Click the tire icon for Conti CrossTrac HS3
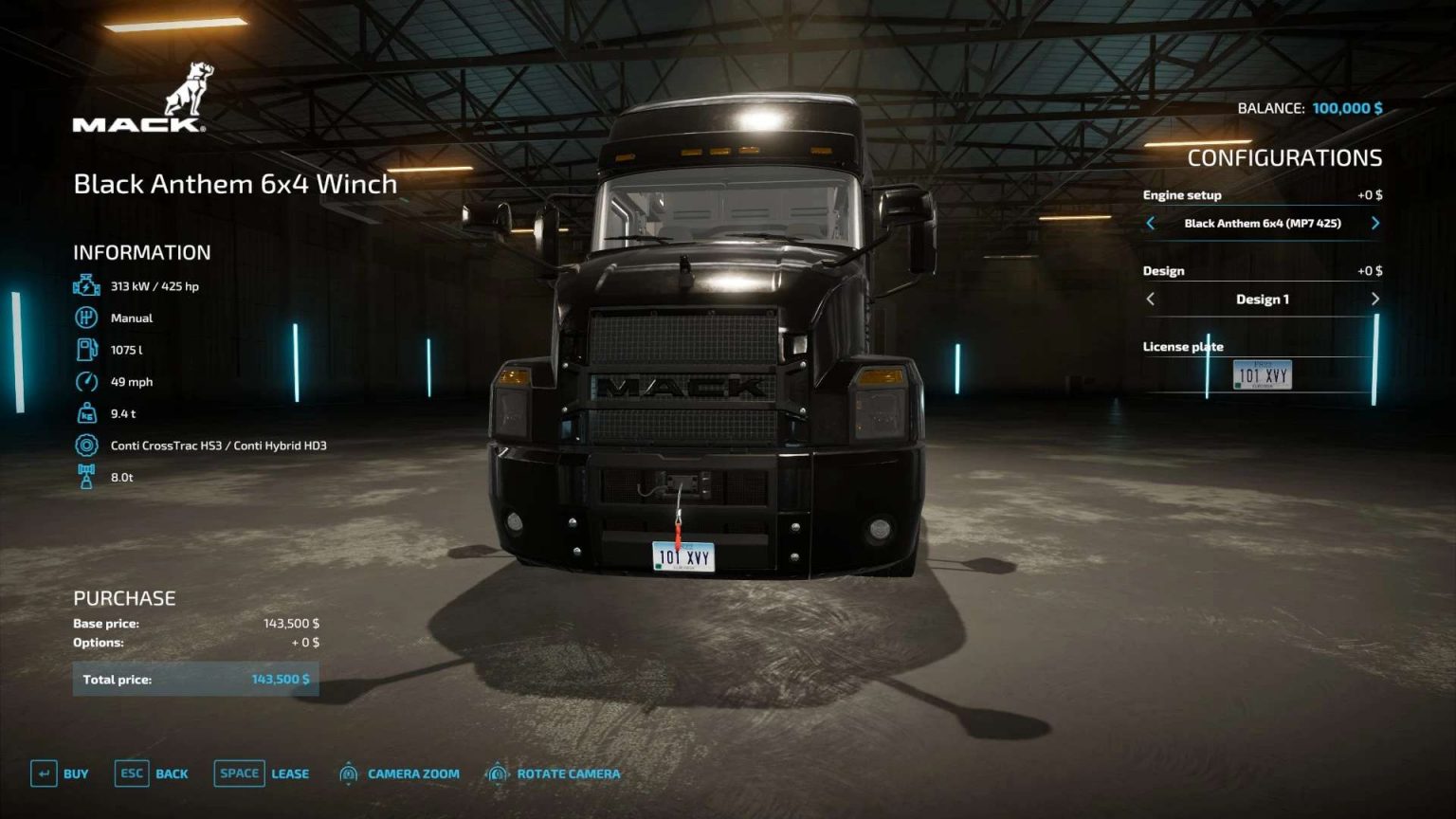1456x819 pixels. 86,445
